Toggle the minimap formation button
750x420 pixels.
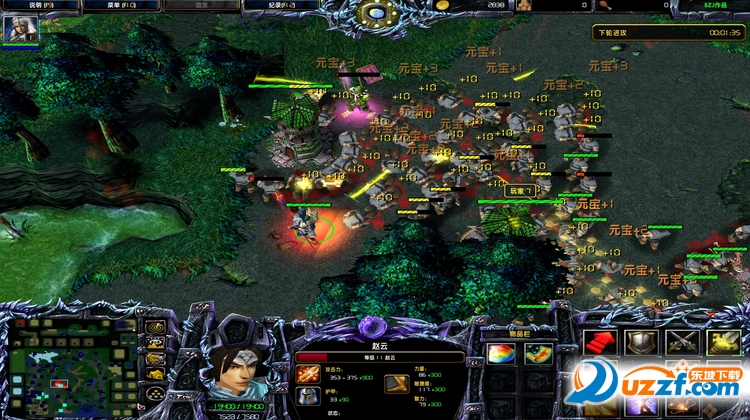pos(156,393)
